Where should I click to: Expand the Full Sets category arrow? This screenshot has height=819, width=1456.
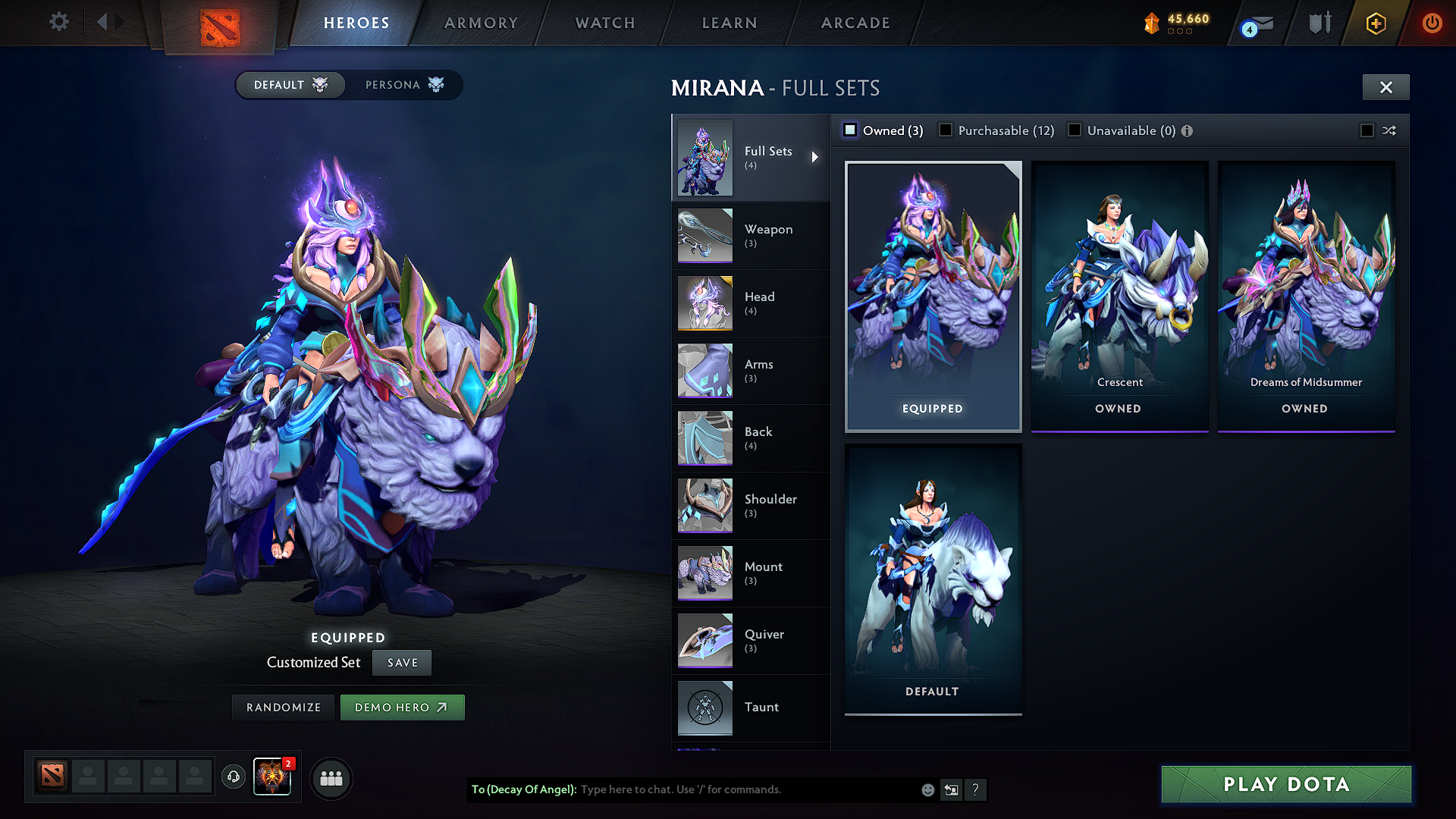[816, 157]
